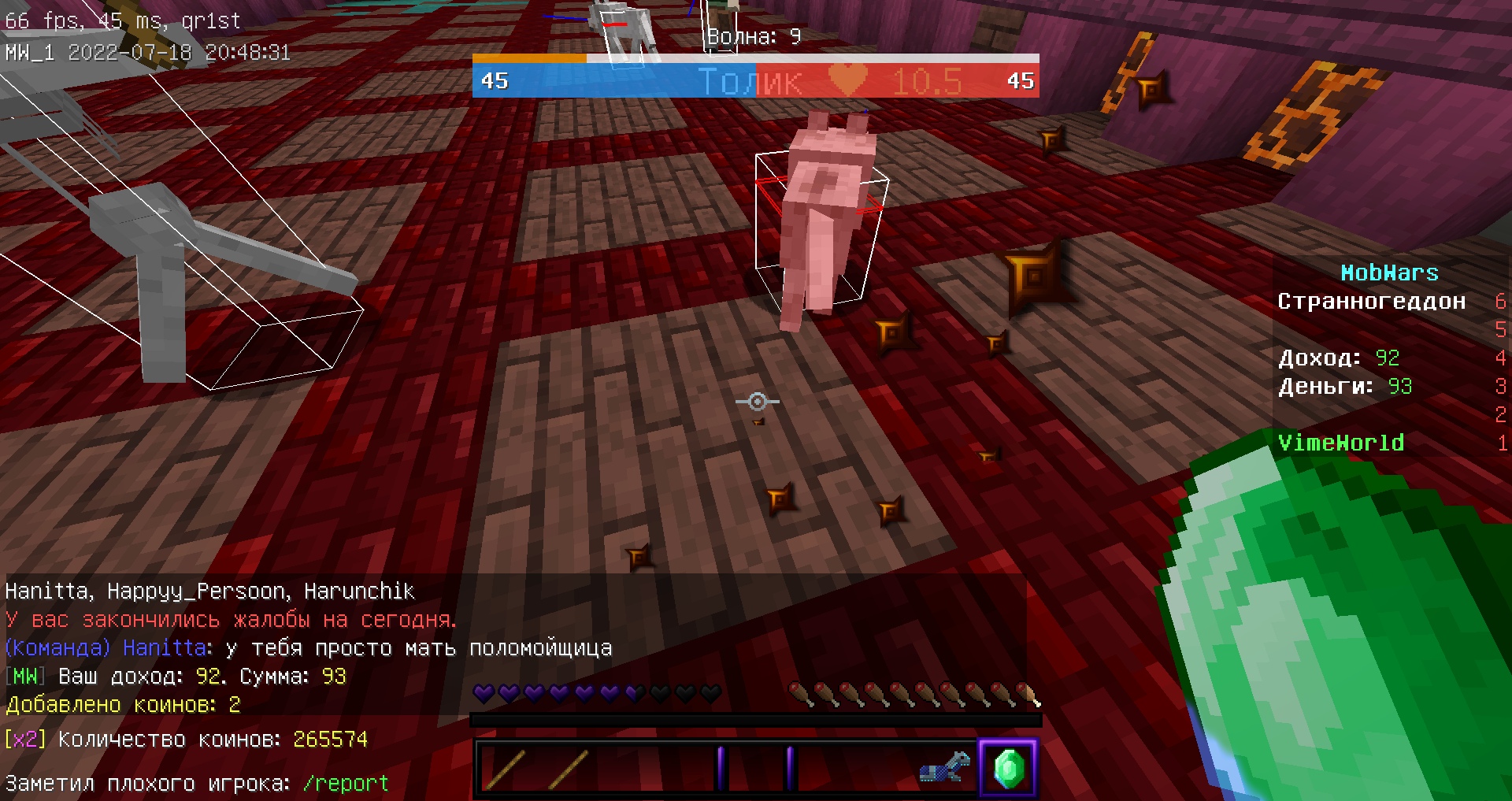Screen dimensions: 1512x801
Task: Click the coin total 265574 in chat
Action: (331, 739)
